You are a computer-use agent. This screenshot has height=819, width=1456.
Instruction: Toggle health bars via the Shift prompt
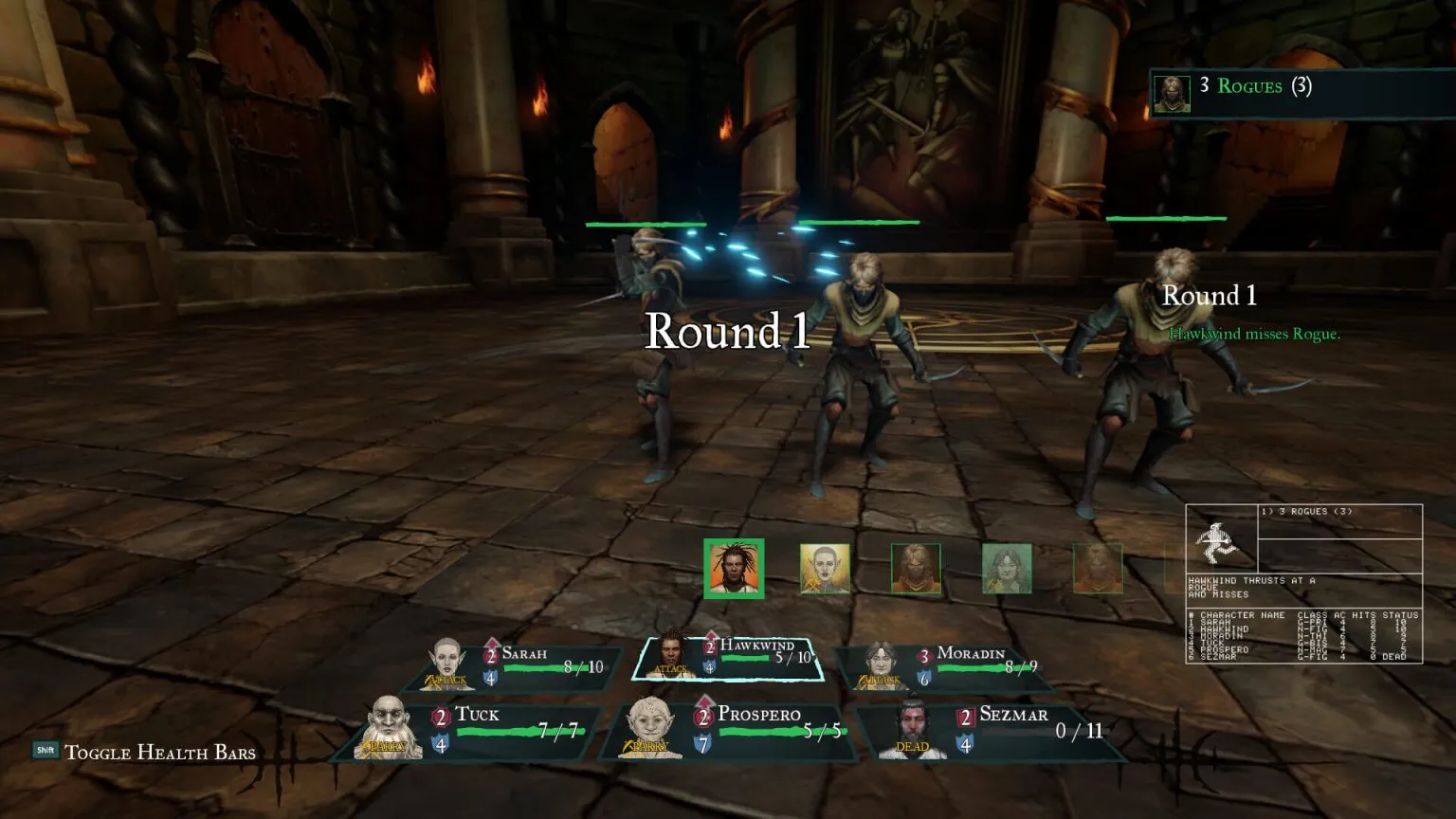[45, 753]
